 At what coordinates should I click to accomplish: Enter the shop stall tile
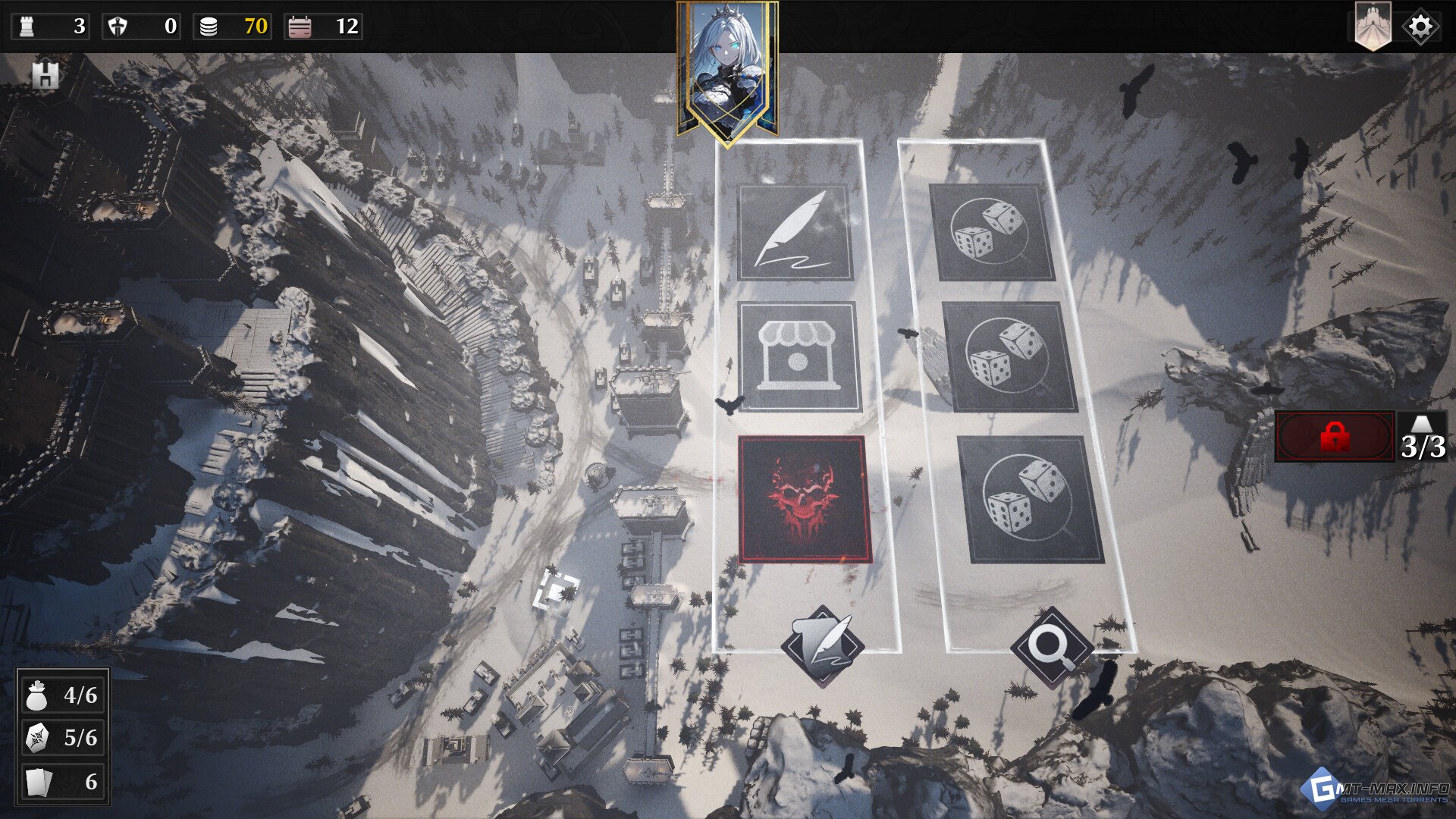[799, 356]
